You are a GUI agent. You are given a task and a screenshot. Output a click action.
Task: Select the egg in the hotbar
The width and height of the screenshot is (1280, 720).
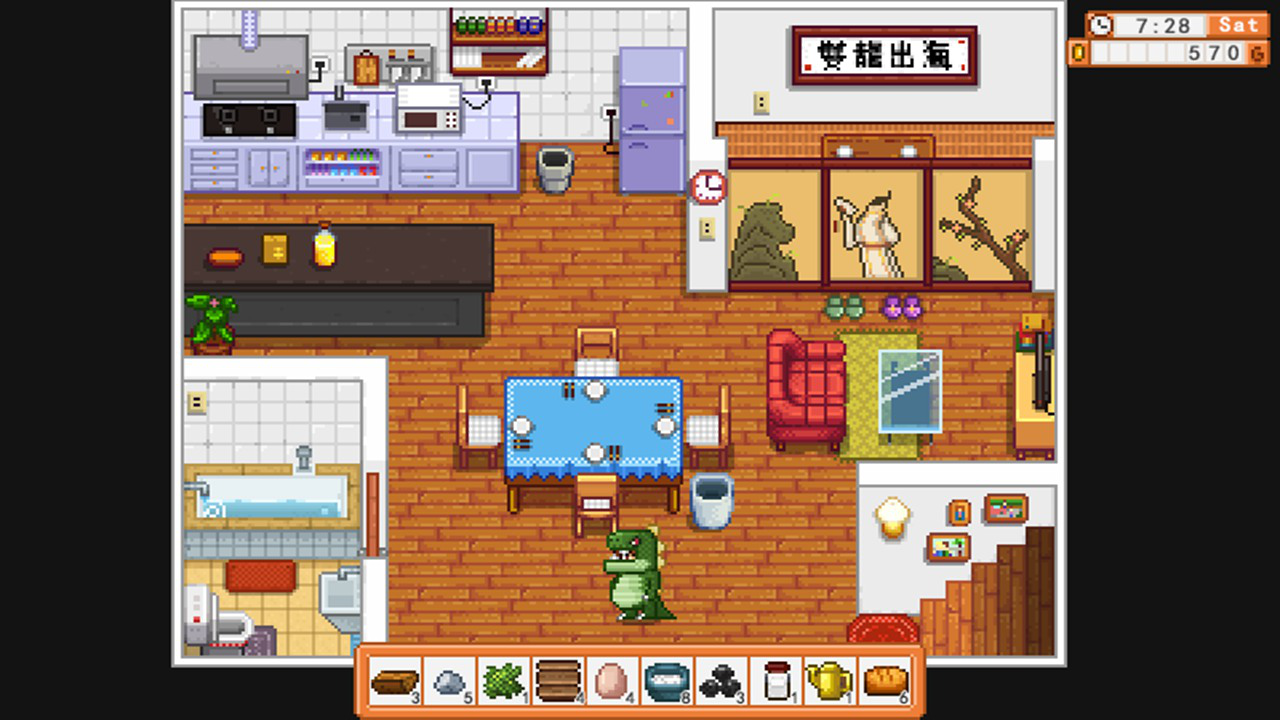coord(613,682)
